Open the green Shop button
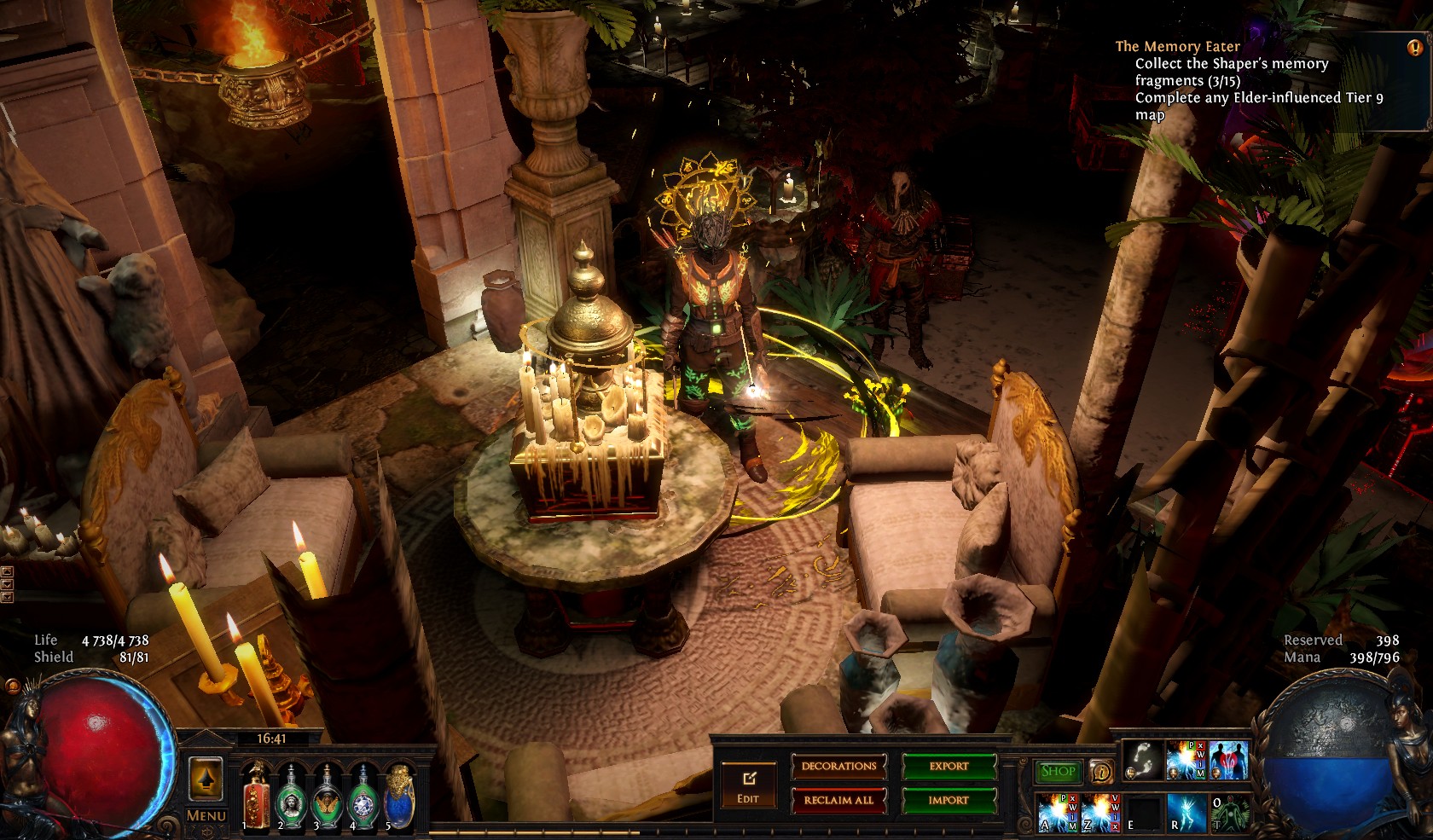Viewport: 1433px width, 840px height. click(x=1058, y=771)
